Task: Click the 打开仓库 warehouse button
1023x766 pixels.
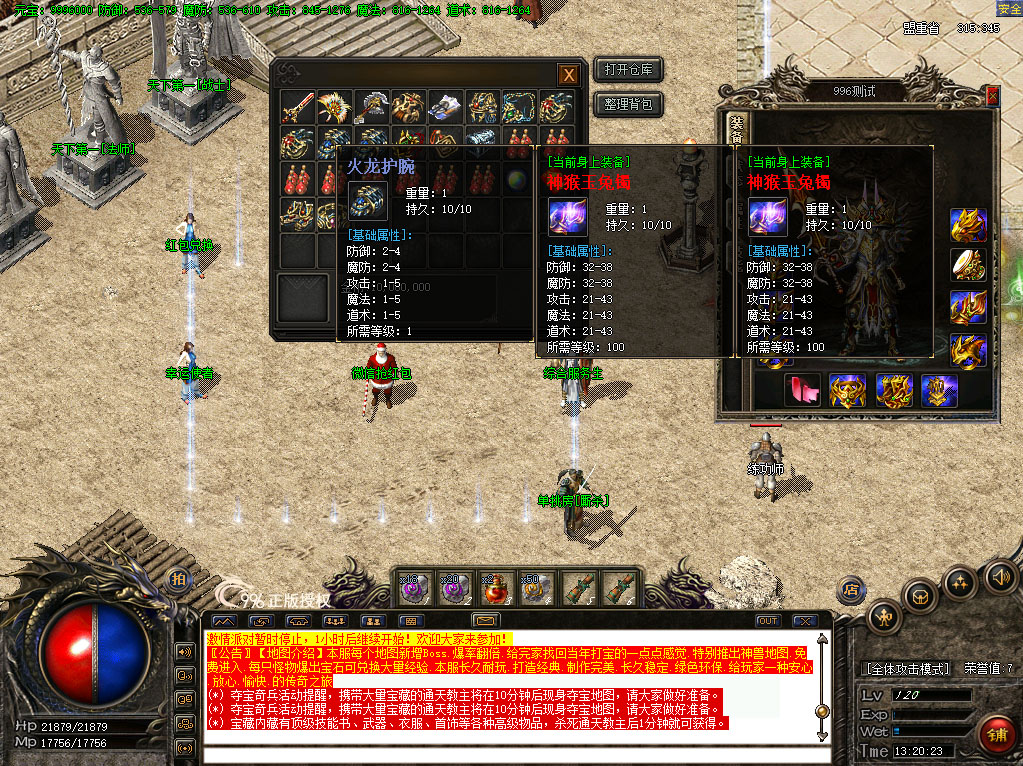Action: pyautogui.click(x=628, y=70)
